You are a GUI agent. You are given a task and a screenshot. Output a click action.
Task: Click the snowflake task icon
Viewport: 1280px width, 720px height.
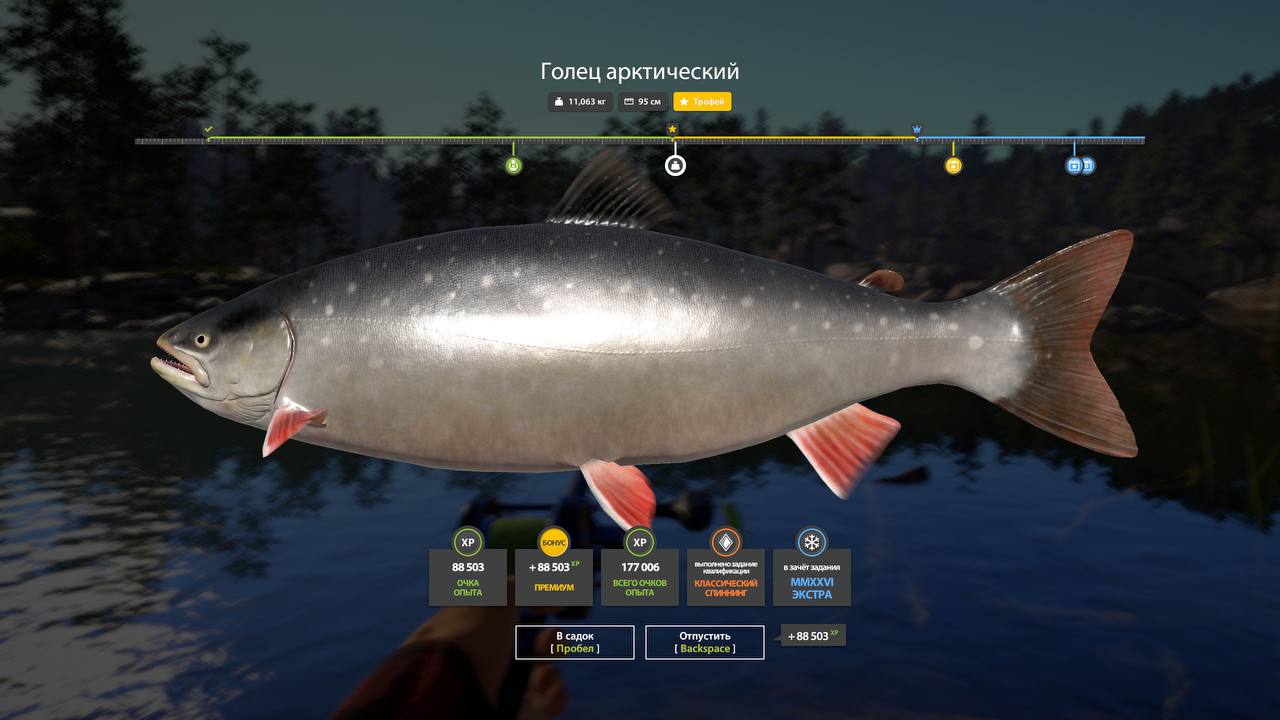point(812,542)
